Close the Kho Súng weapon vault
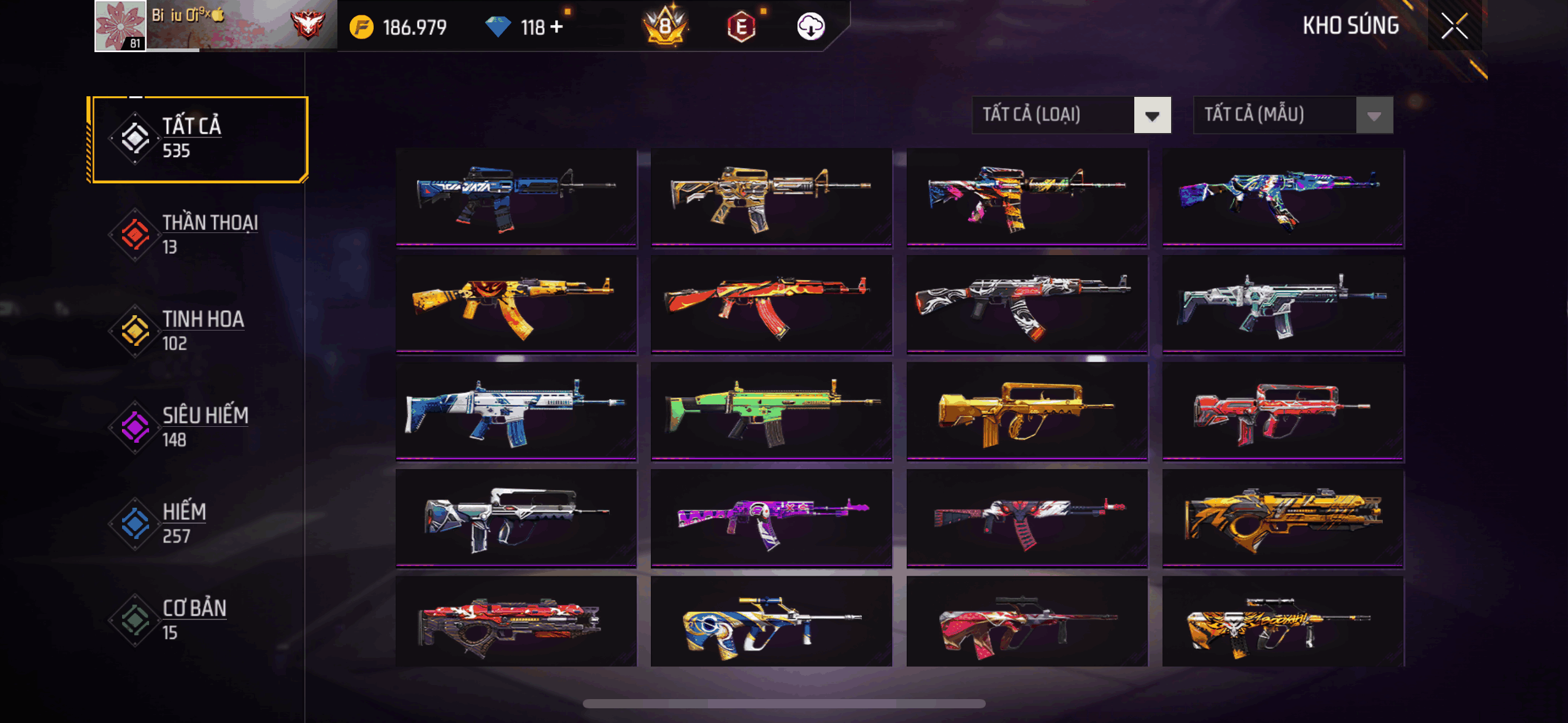1568x723 pixels. pos(1454,26)
